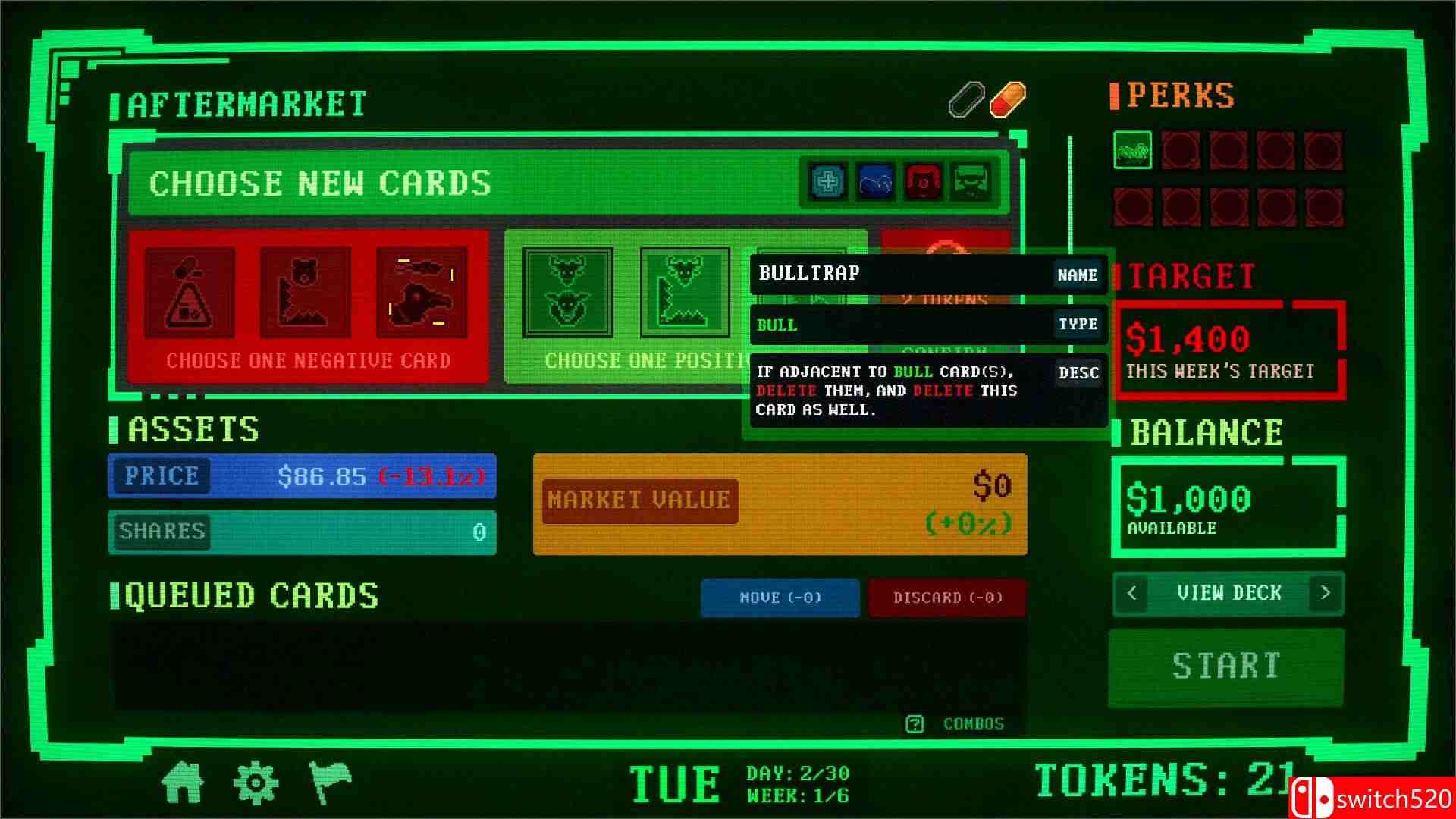This screenshot has width=1456, height=819.
Task: Open the View Deck panel
Action: pyautogui.click(x=1227, y=594)
